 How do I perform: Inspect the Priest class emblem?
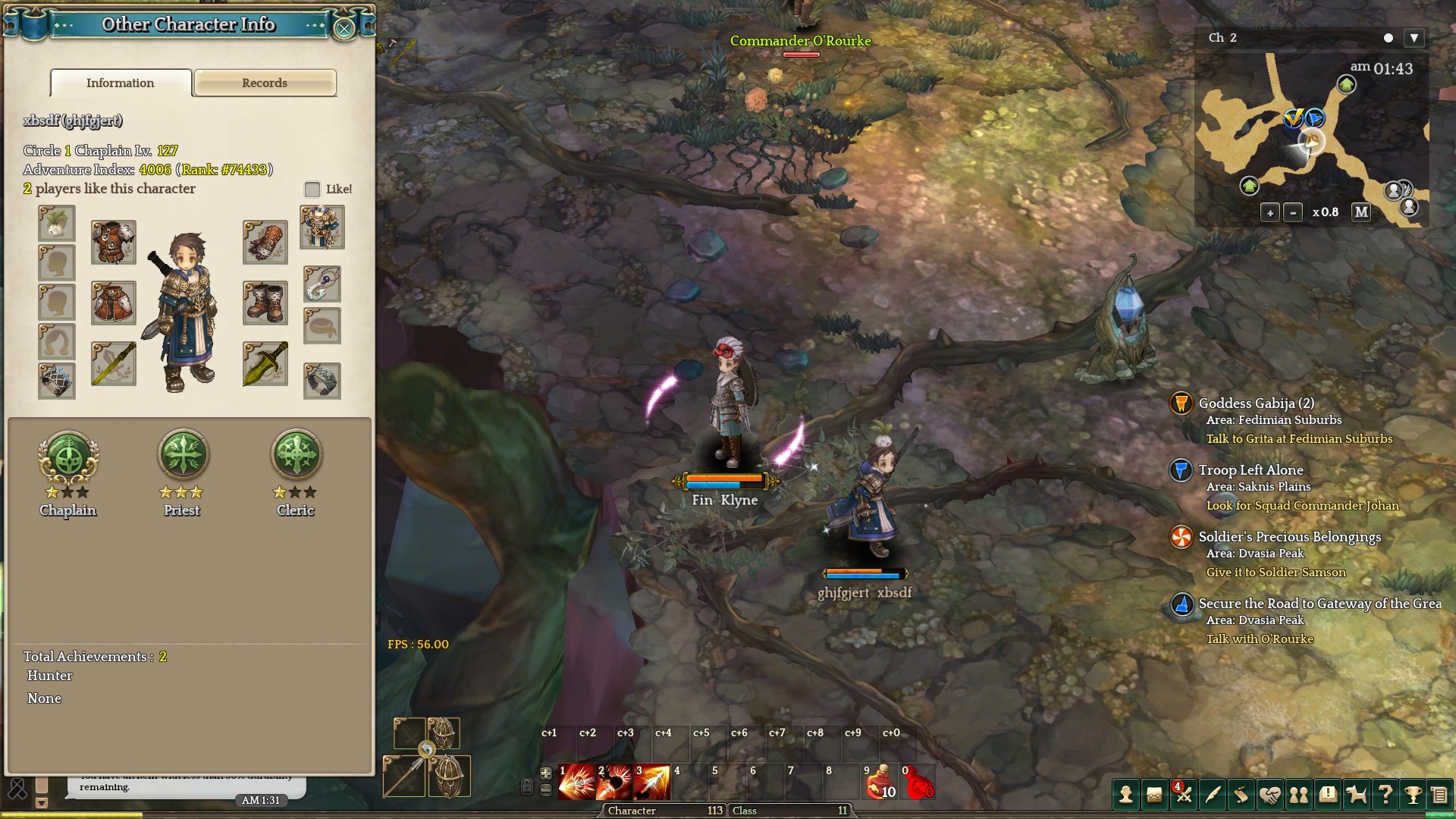(x=182, y=455)
